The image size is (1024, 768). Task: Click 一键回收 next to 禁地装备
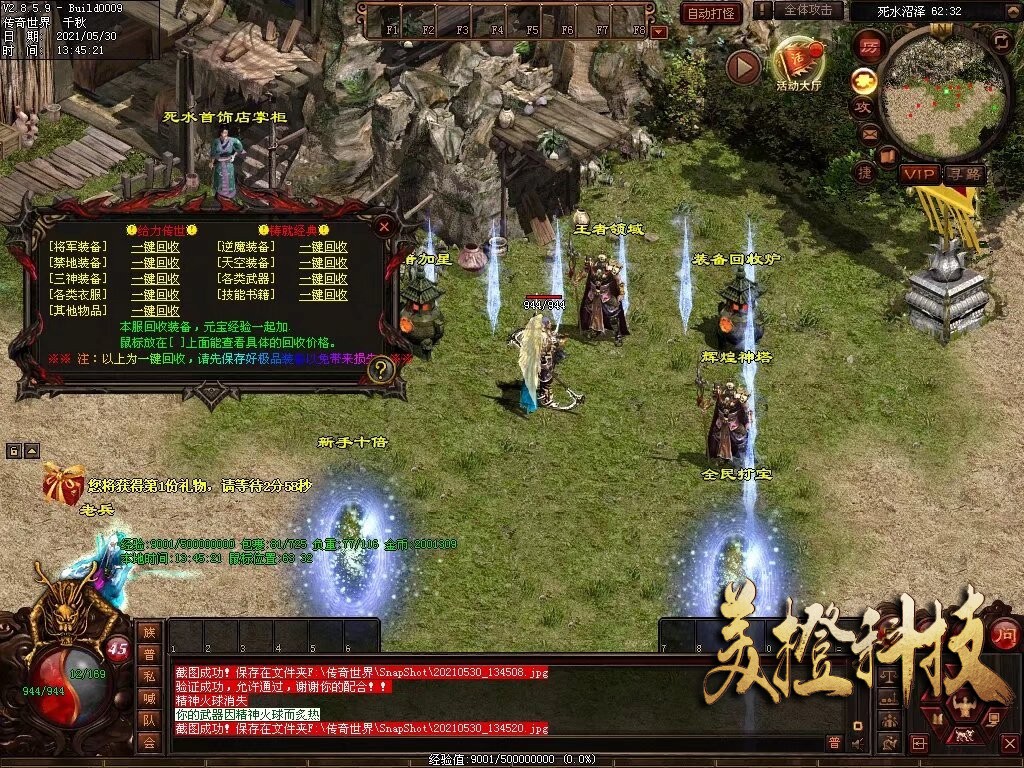coord(155,263)
